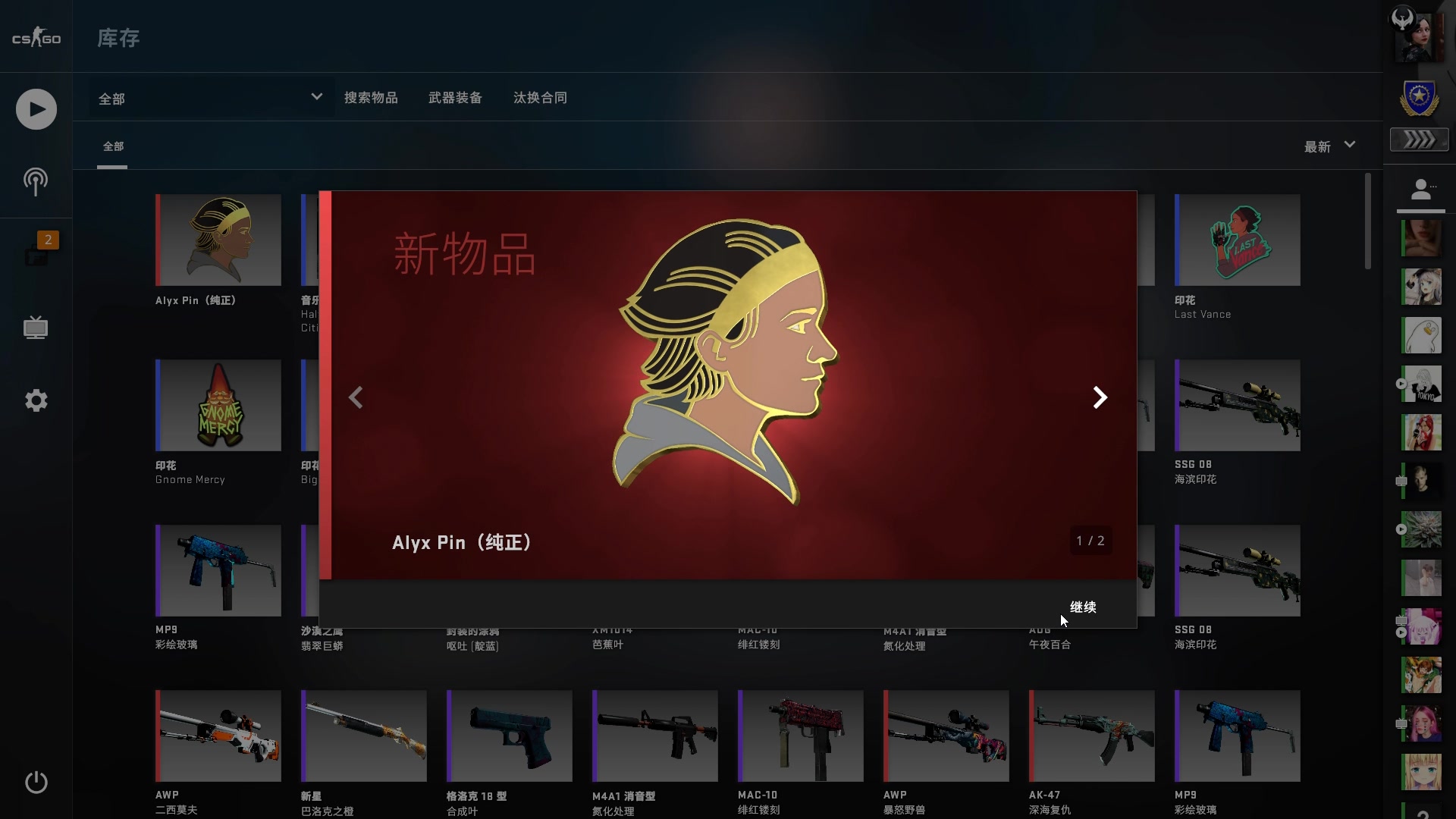This screenshot has width=1456, height=819.
Task: Select the Play icon in the left sidebar
Action: click(x=35, y=109)
